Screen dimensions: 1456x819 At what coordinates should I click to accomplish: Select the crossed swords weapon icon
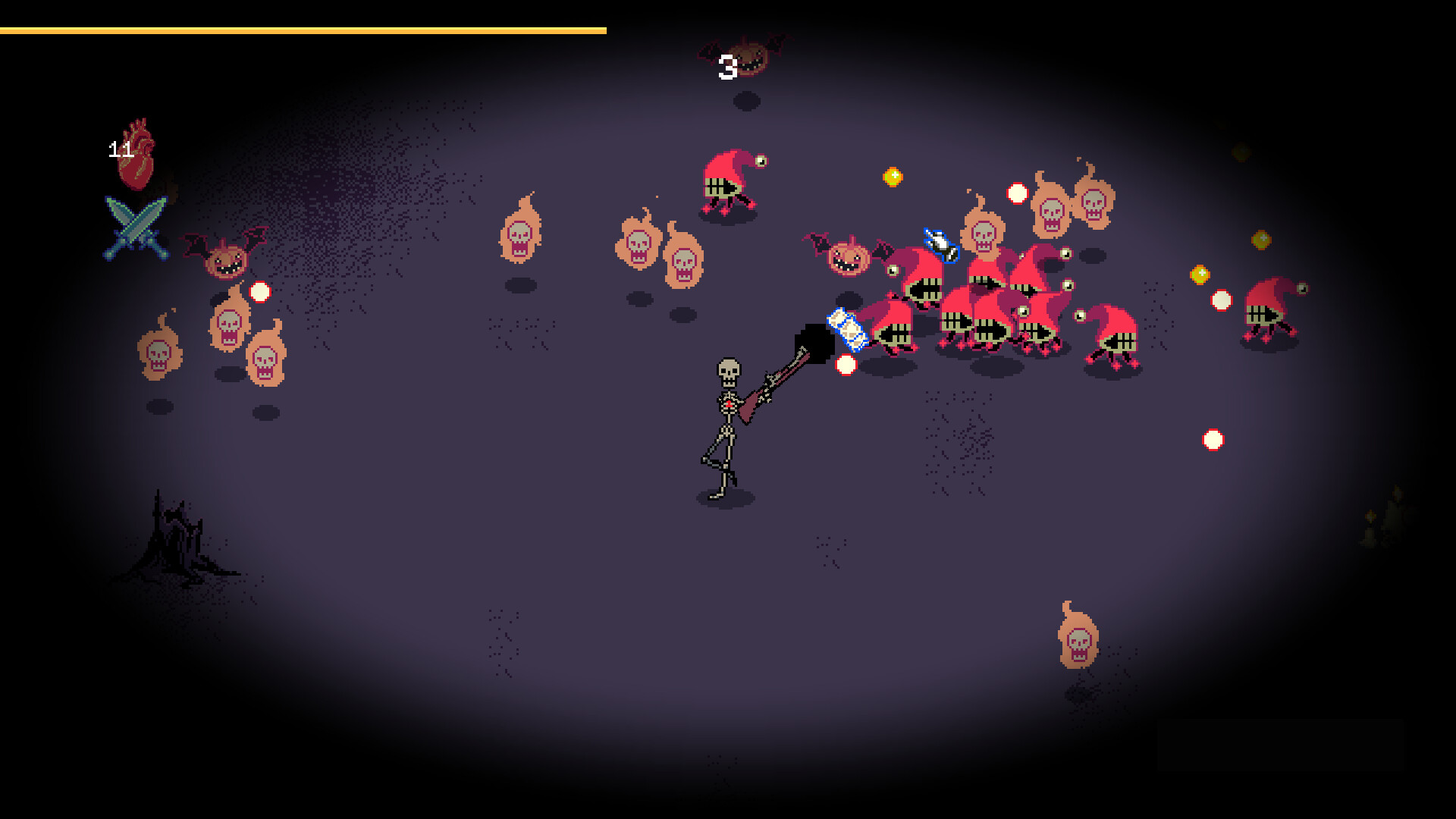135,227
